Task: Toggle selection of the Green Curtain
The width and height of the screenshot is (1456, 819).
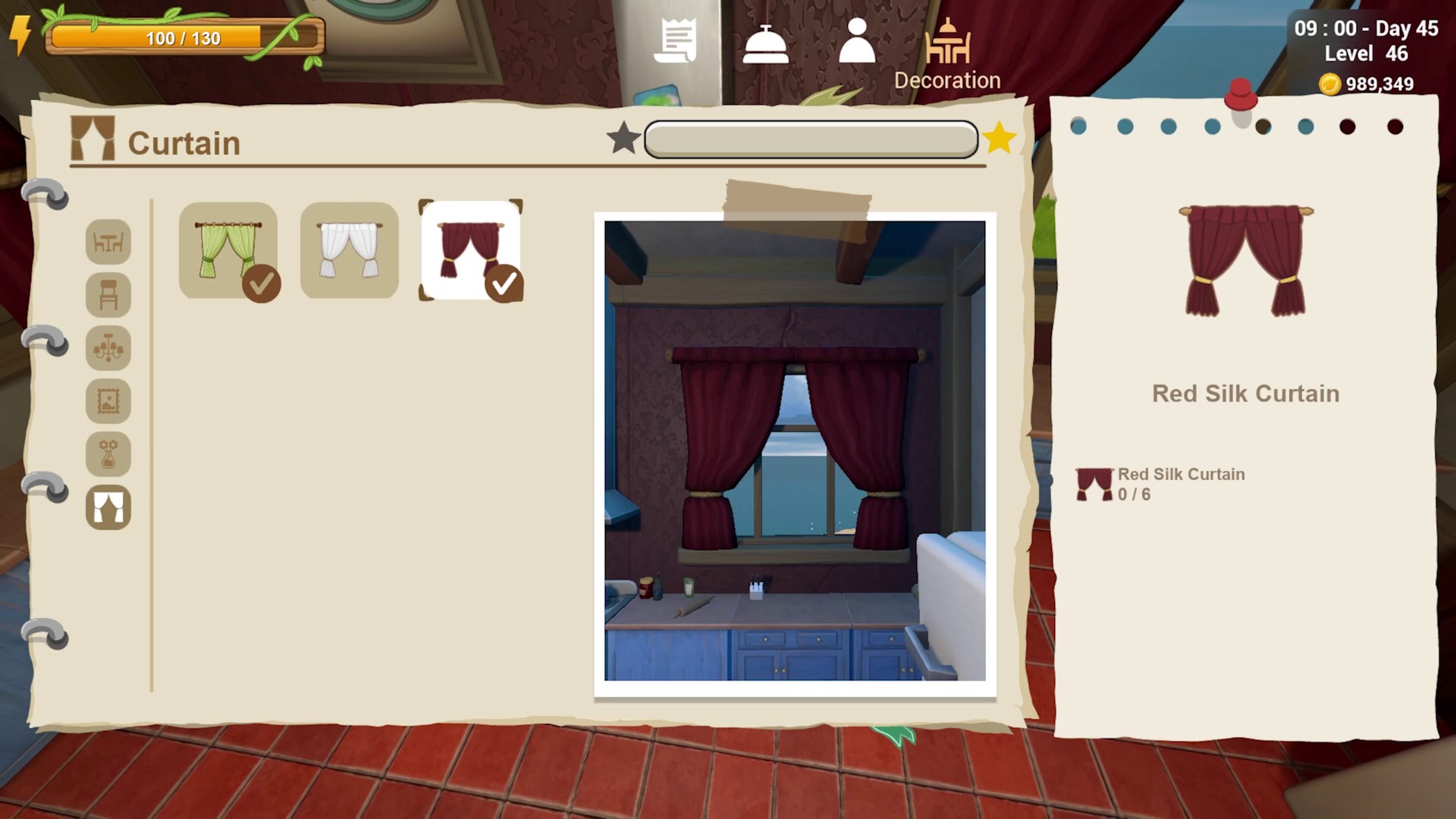Action: (x=229, y=250)
